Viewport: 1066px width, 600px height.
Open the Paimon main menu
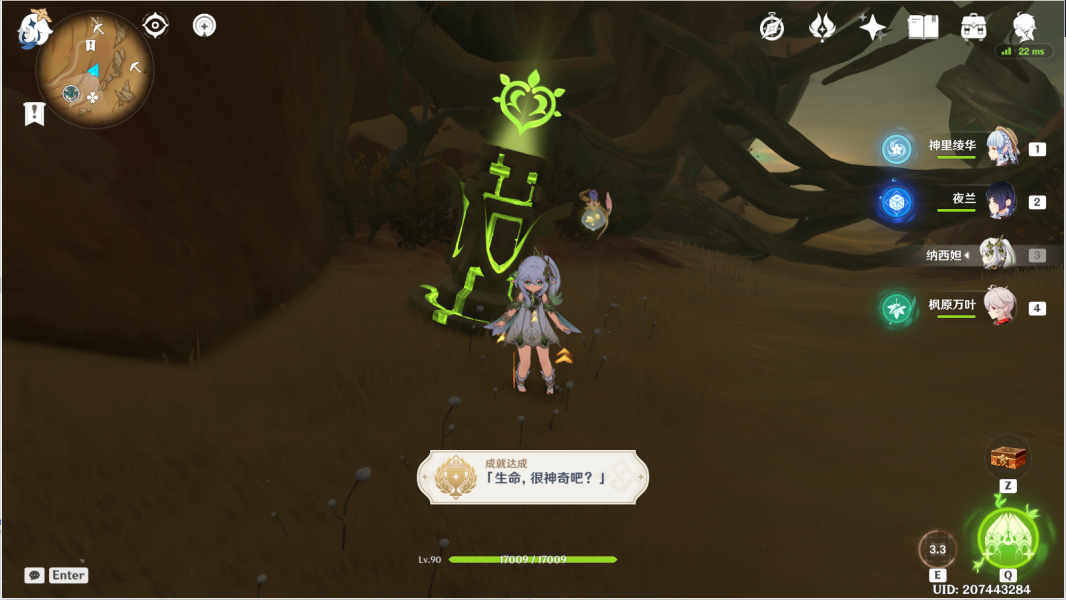pos(34,28)
